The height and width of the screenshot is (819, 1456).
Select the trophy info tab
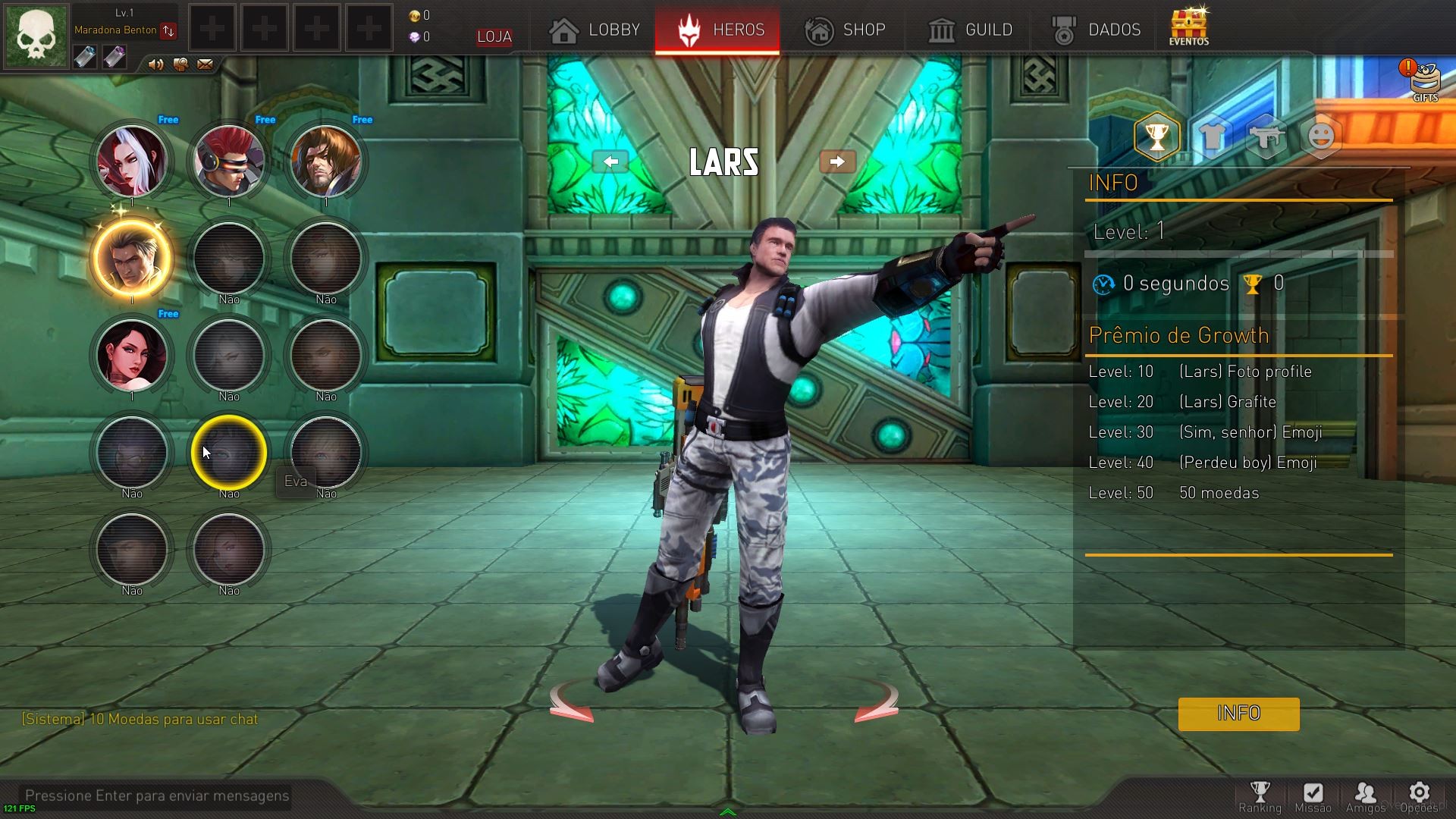(1156, 137)
